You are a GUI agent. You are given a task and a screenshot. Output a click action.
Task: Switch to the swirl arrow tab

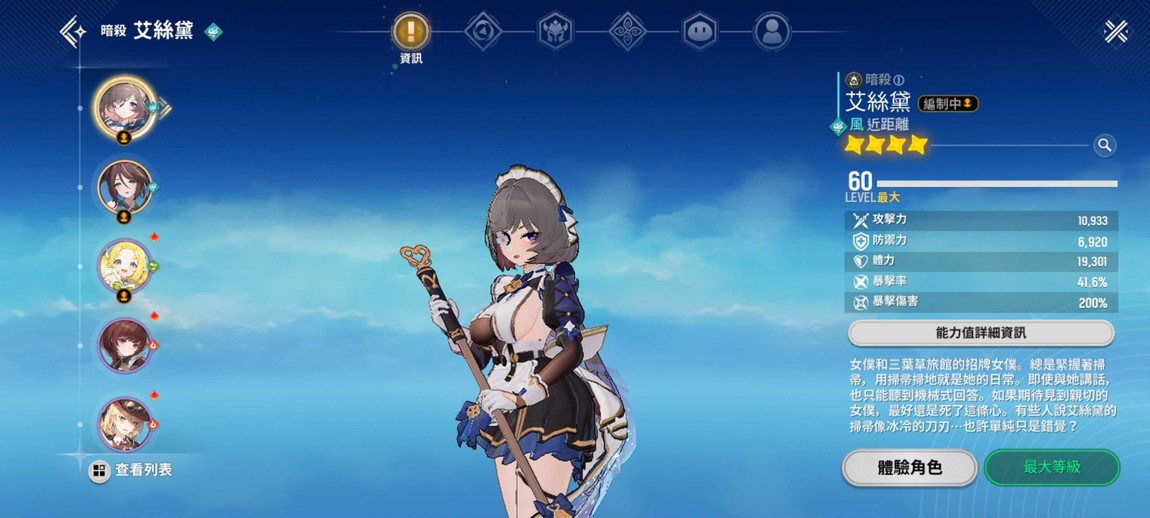[x=483, y=31]
